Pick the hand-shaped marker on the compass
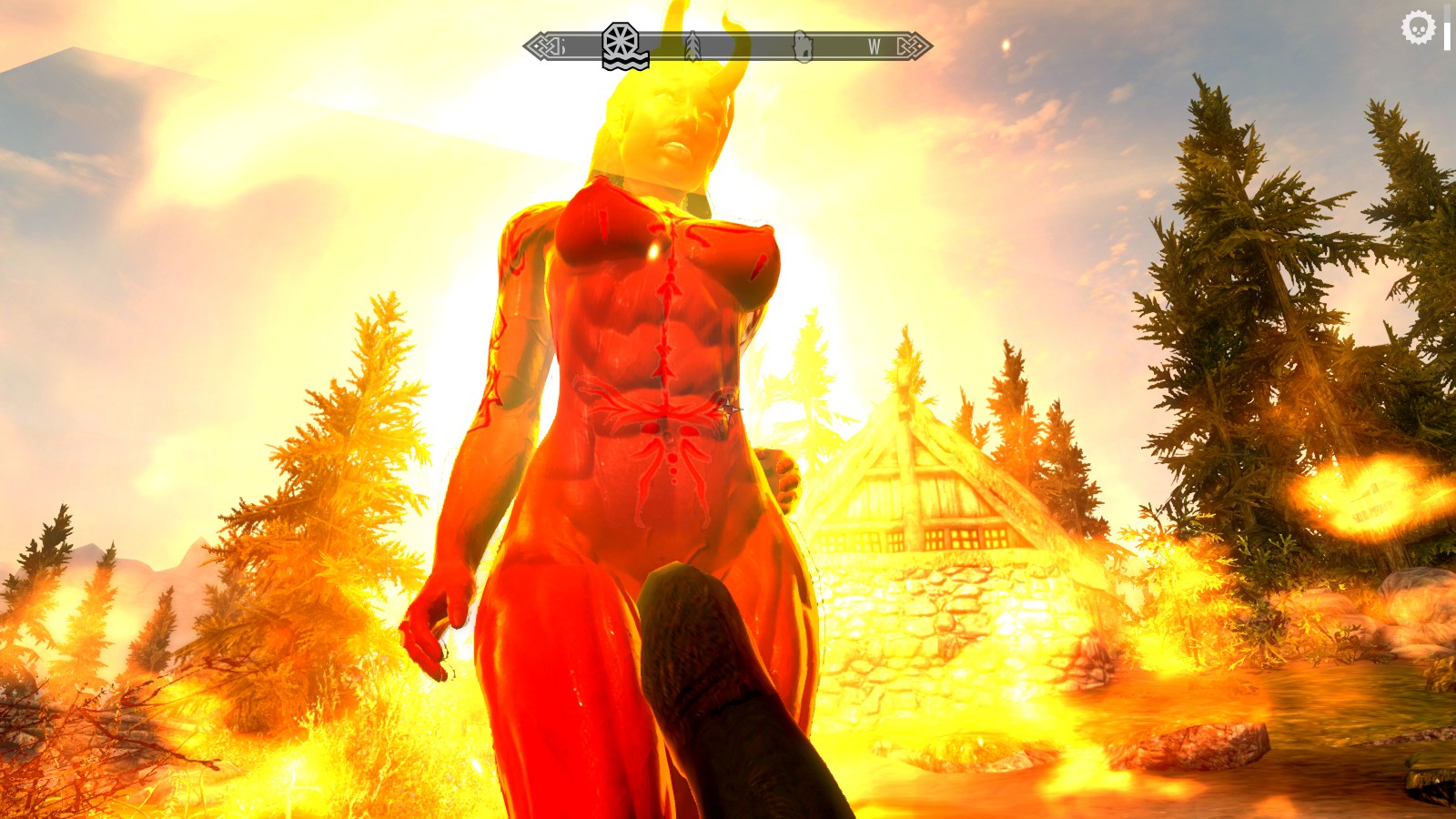This screenshot has width=1456, height=819. click(803, 45)
